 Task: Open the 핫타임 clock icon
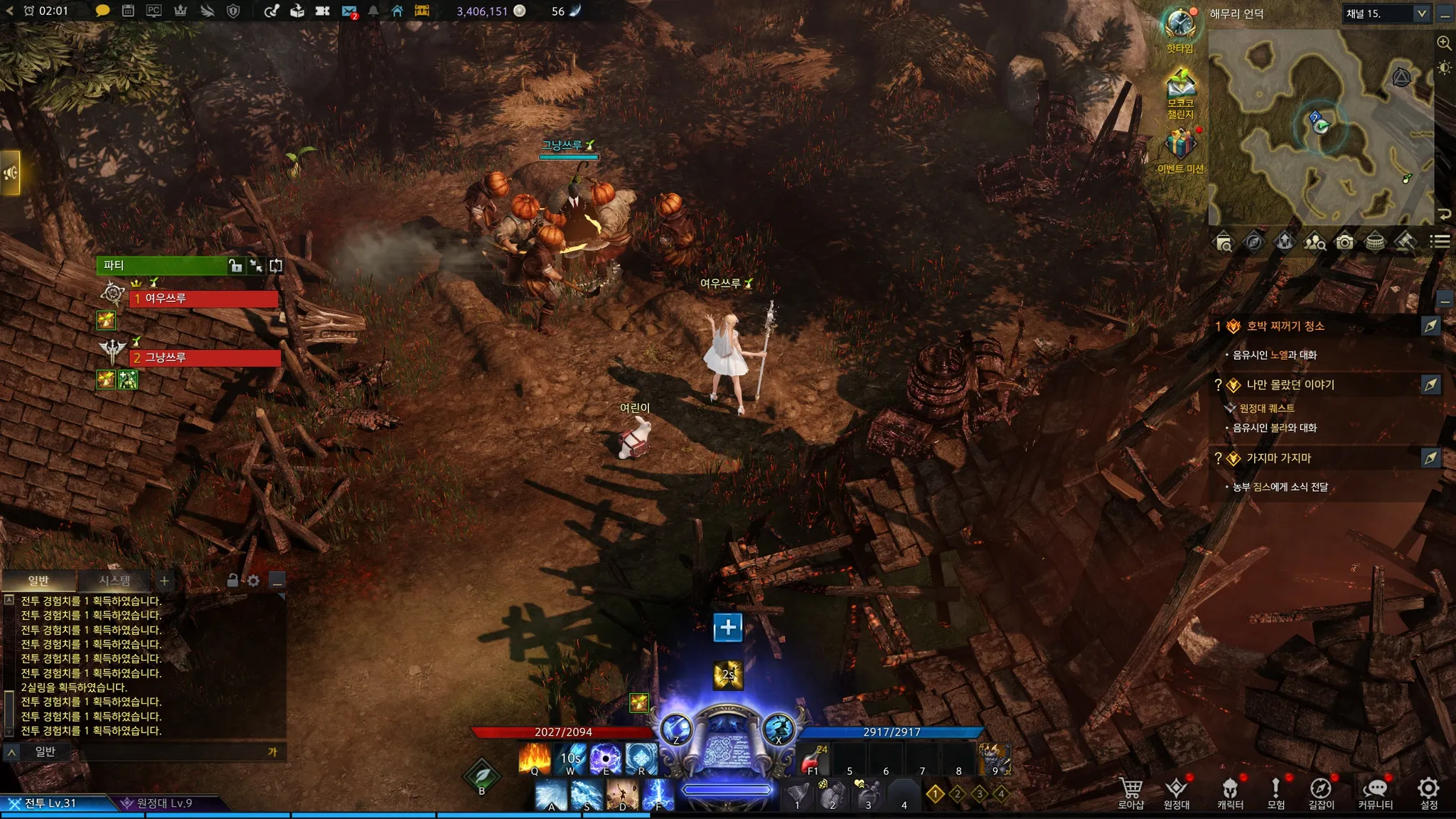(1180, 27)
